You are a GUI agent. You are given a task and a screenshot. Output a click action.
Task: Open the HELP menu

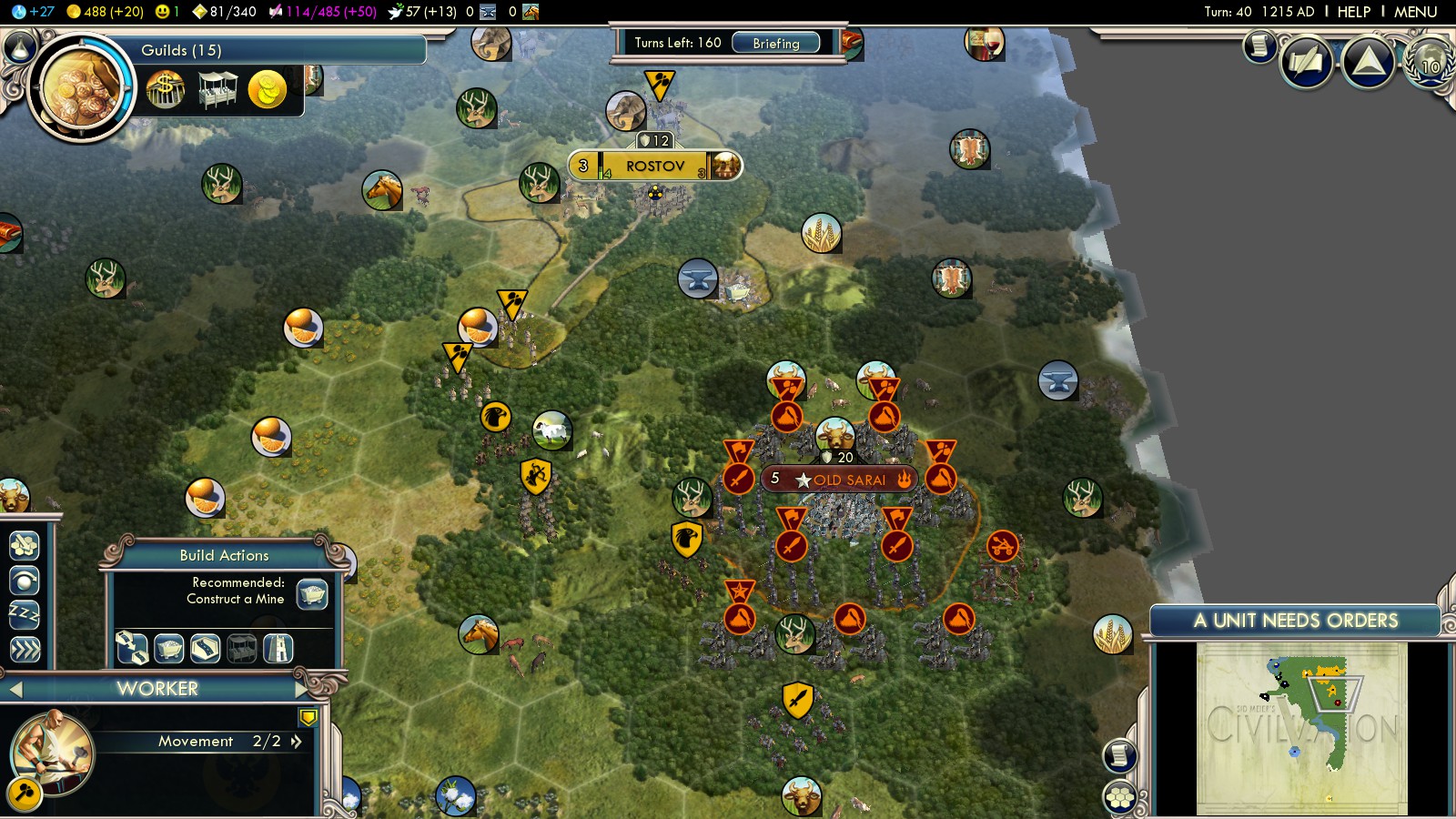pyautogui.click(x=1353, y=12)
